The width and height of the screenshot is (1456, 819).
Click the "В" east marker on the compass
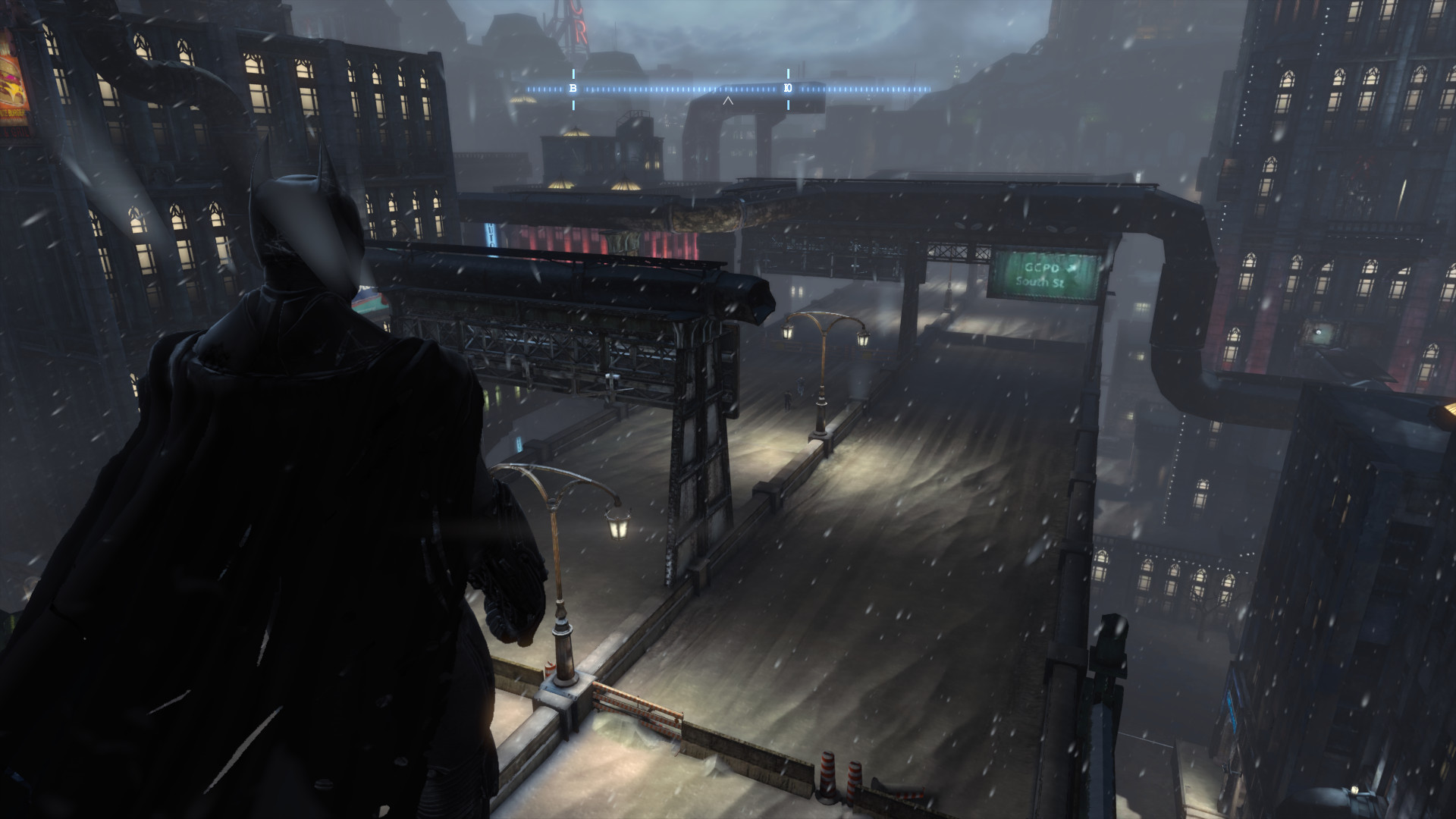coord(573,89)
